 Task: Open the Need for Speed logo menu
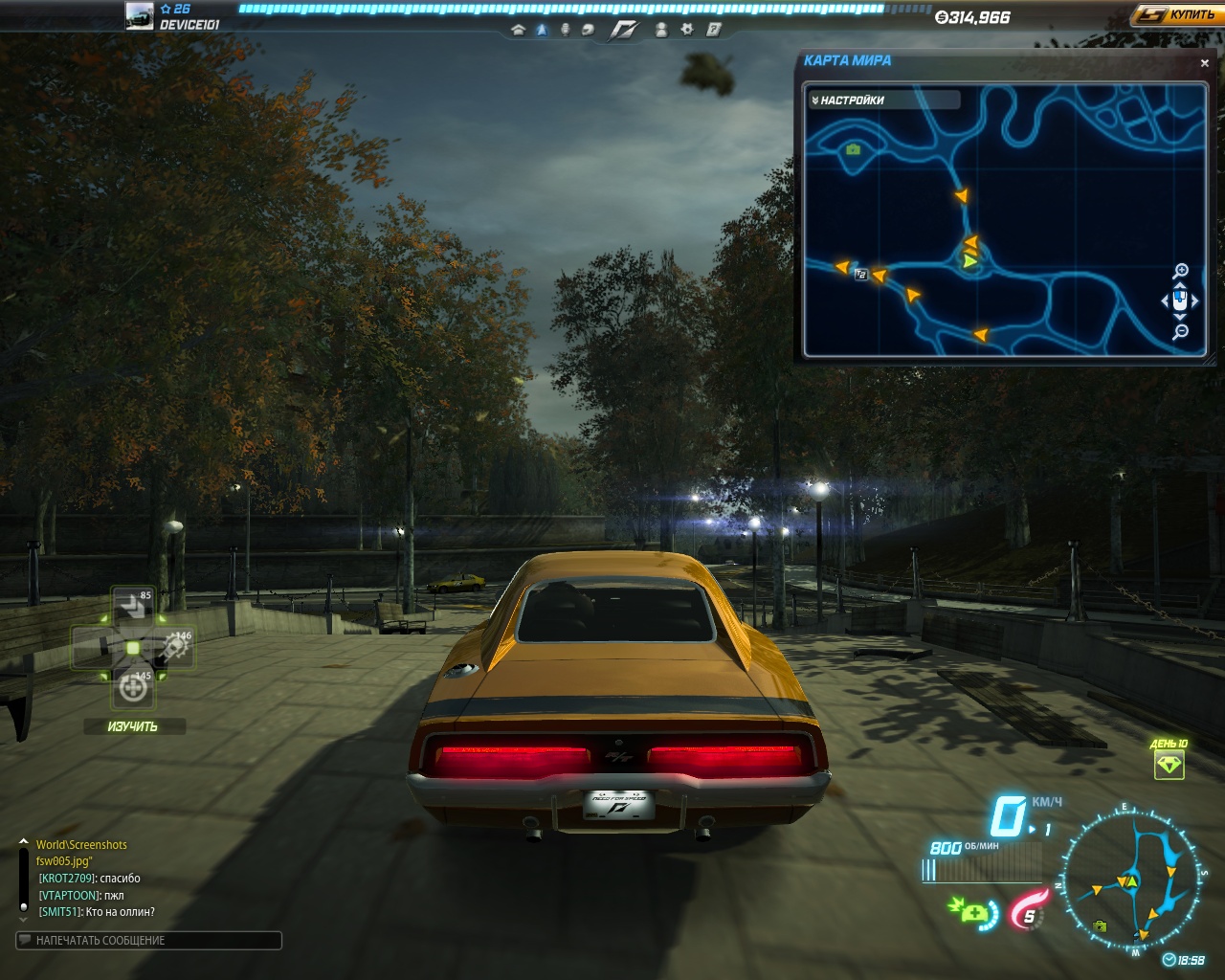coord(624,30)
